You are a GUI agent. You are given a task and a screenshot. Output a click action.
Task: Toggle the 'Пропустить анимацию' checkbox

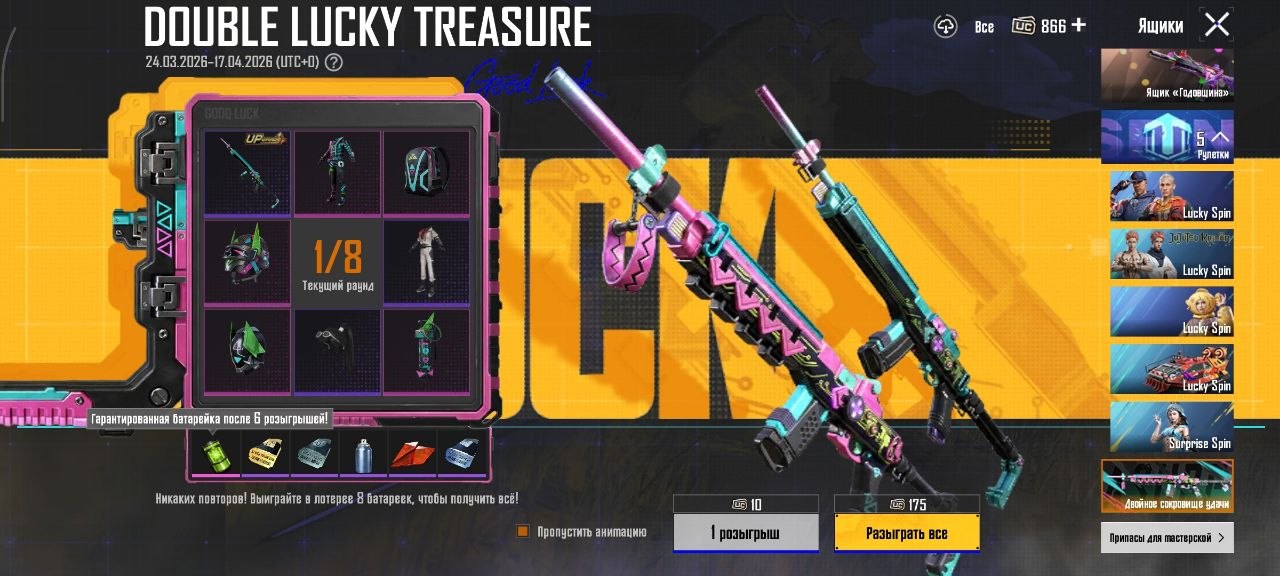[x=522, y=532]
